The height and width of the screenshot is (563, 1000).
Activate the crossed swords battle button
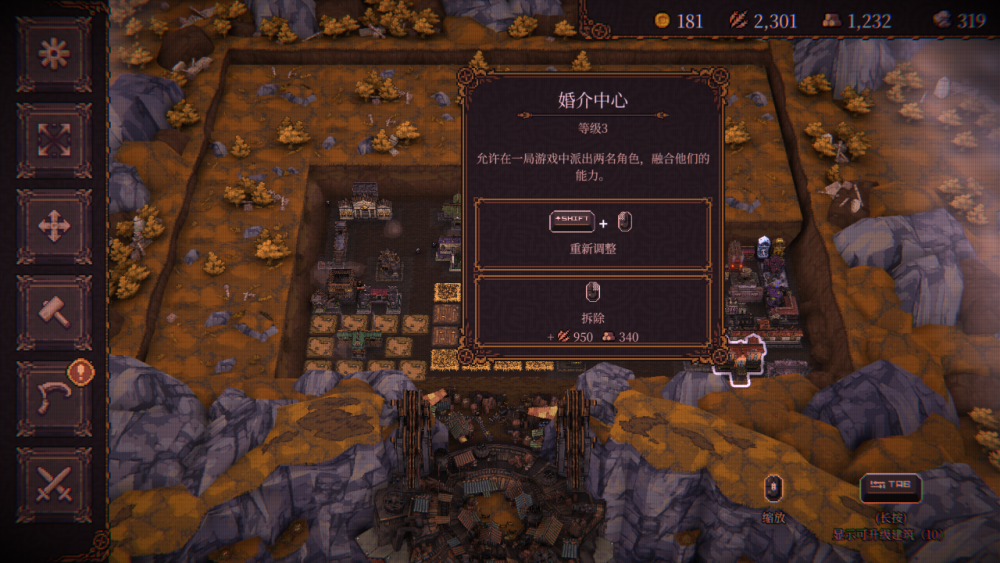point(54,484)
